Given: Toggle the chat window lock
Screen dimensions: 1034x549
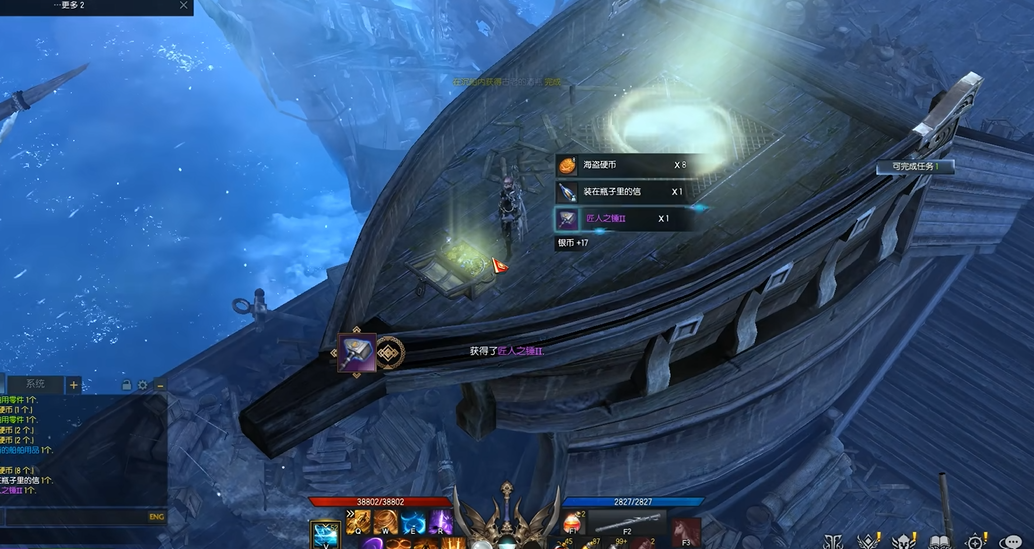Looking at the screenshot, I should point(127,385).
